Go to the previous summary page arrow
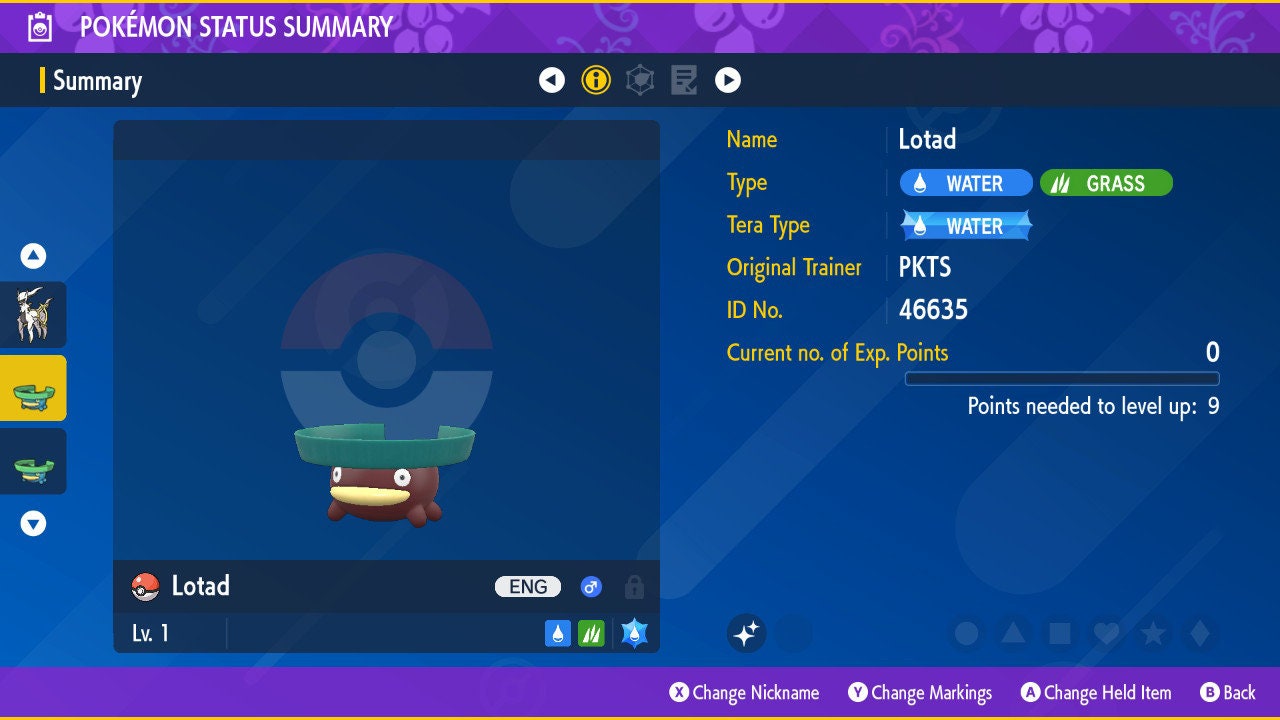This screenshot has width=1280, height=720. point(552,80)
